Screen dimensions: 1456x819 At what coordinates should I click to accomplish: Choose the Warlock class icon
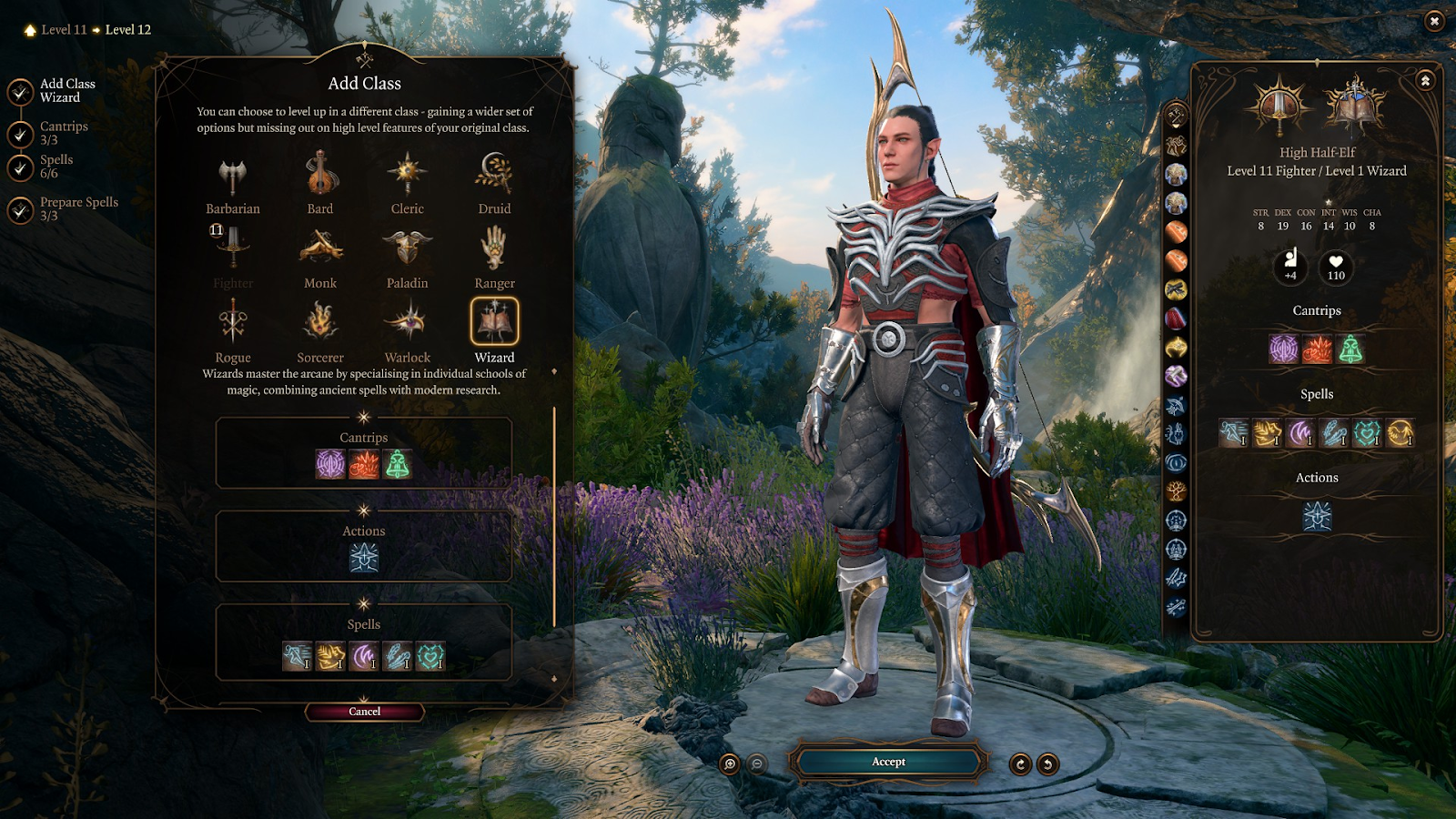[x=407, y=323]
